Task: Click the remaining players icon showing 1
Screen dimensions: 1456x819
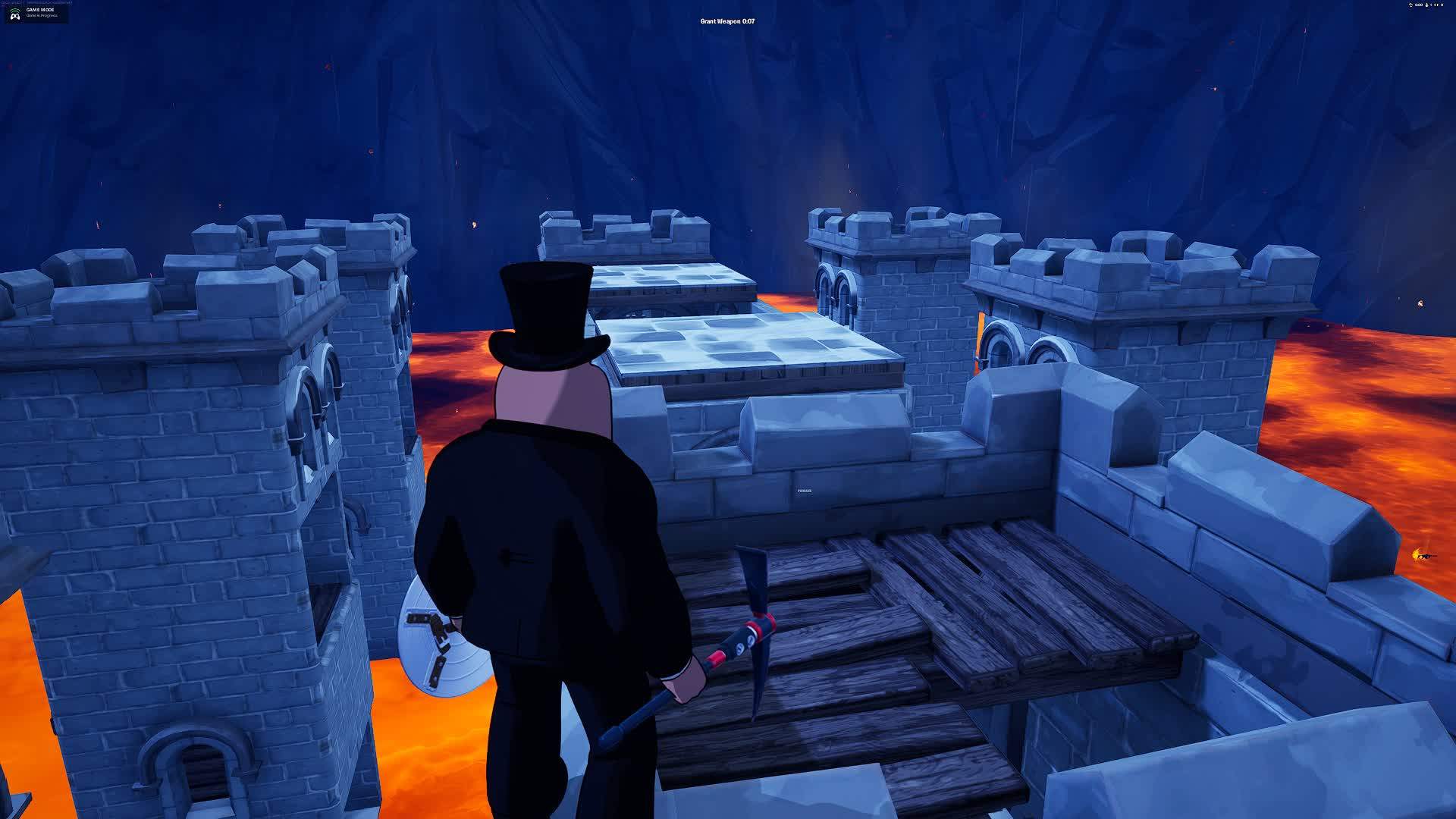Action: (1427, 5)
